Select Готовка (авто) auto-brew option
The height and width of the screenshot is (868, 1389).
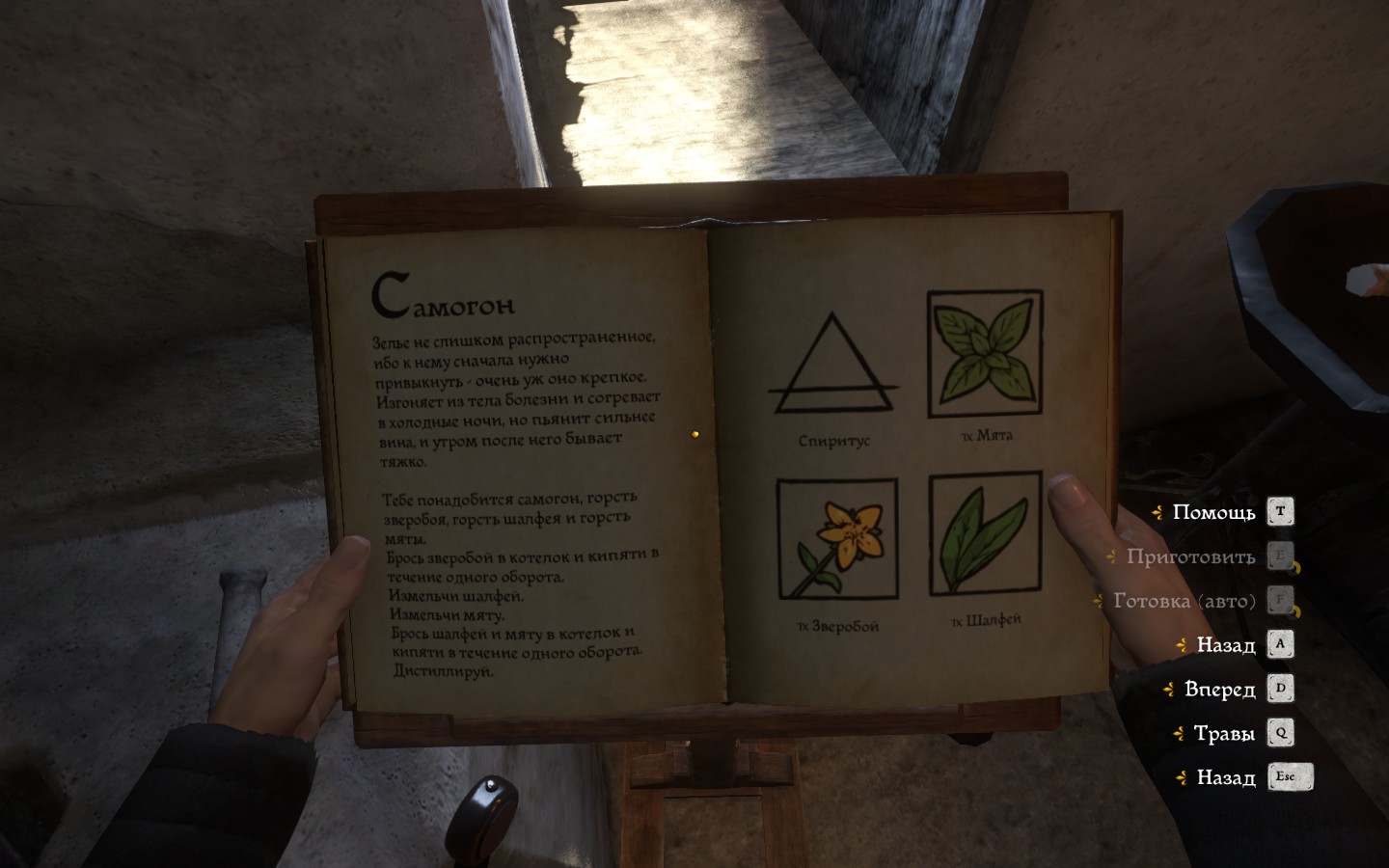tap(1185, 601)
